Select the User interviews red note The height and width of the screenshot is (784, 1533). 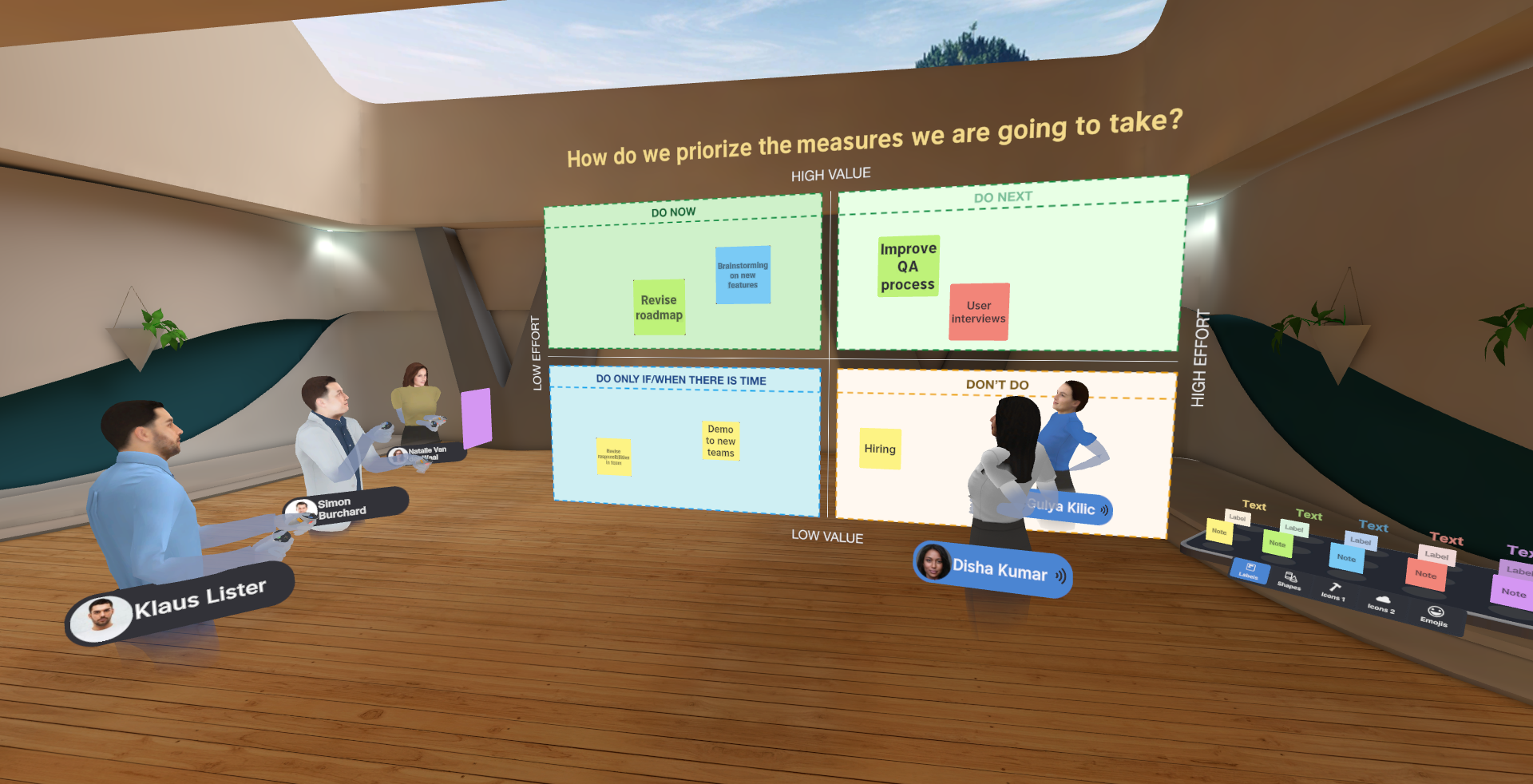pyautogui.click(x=978, y=312)
